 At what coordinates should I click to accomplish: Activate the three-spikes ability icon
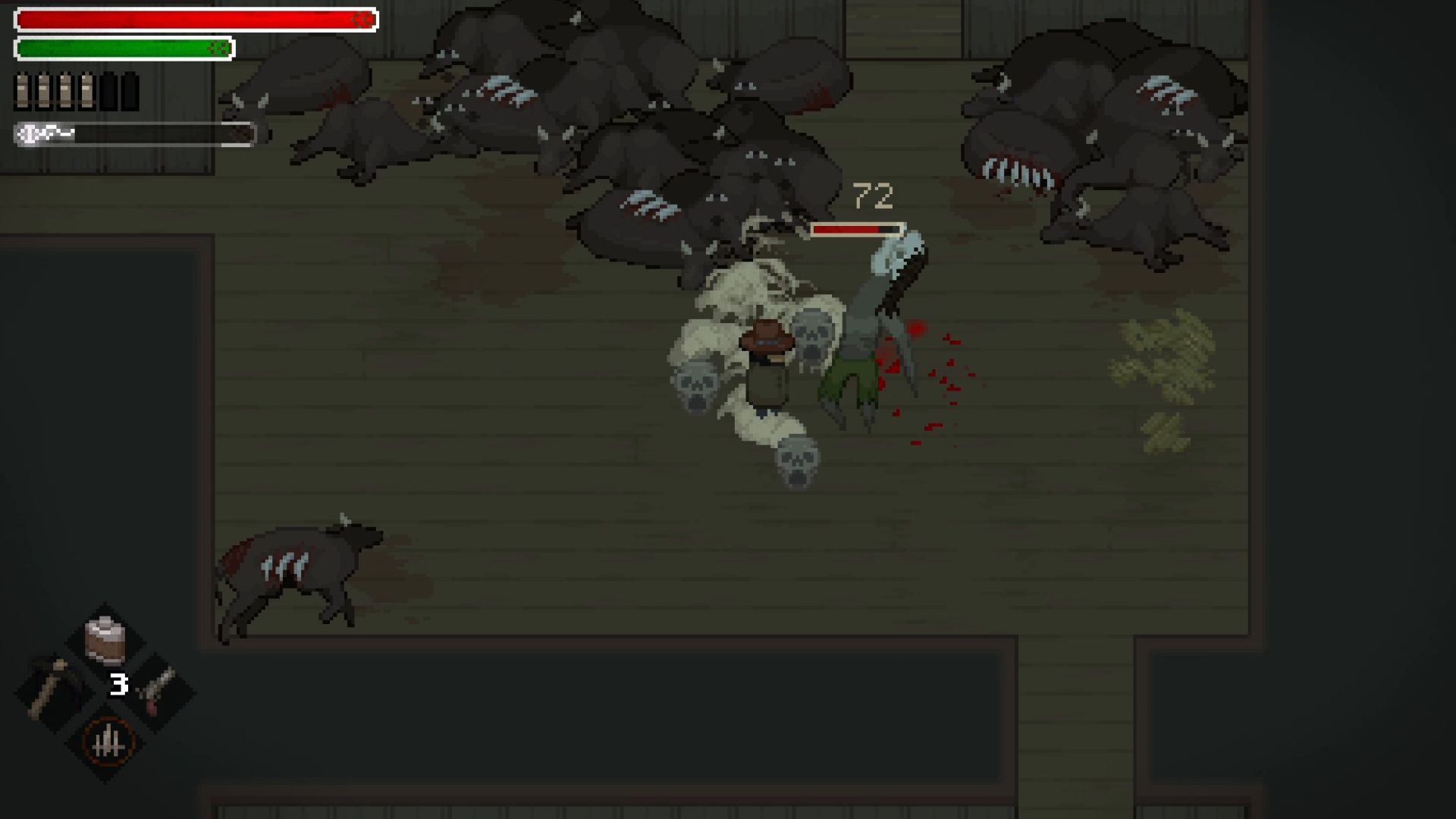(x=107, y=742)
